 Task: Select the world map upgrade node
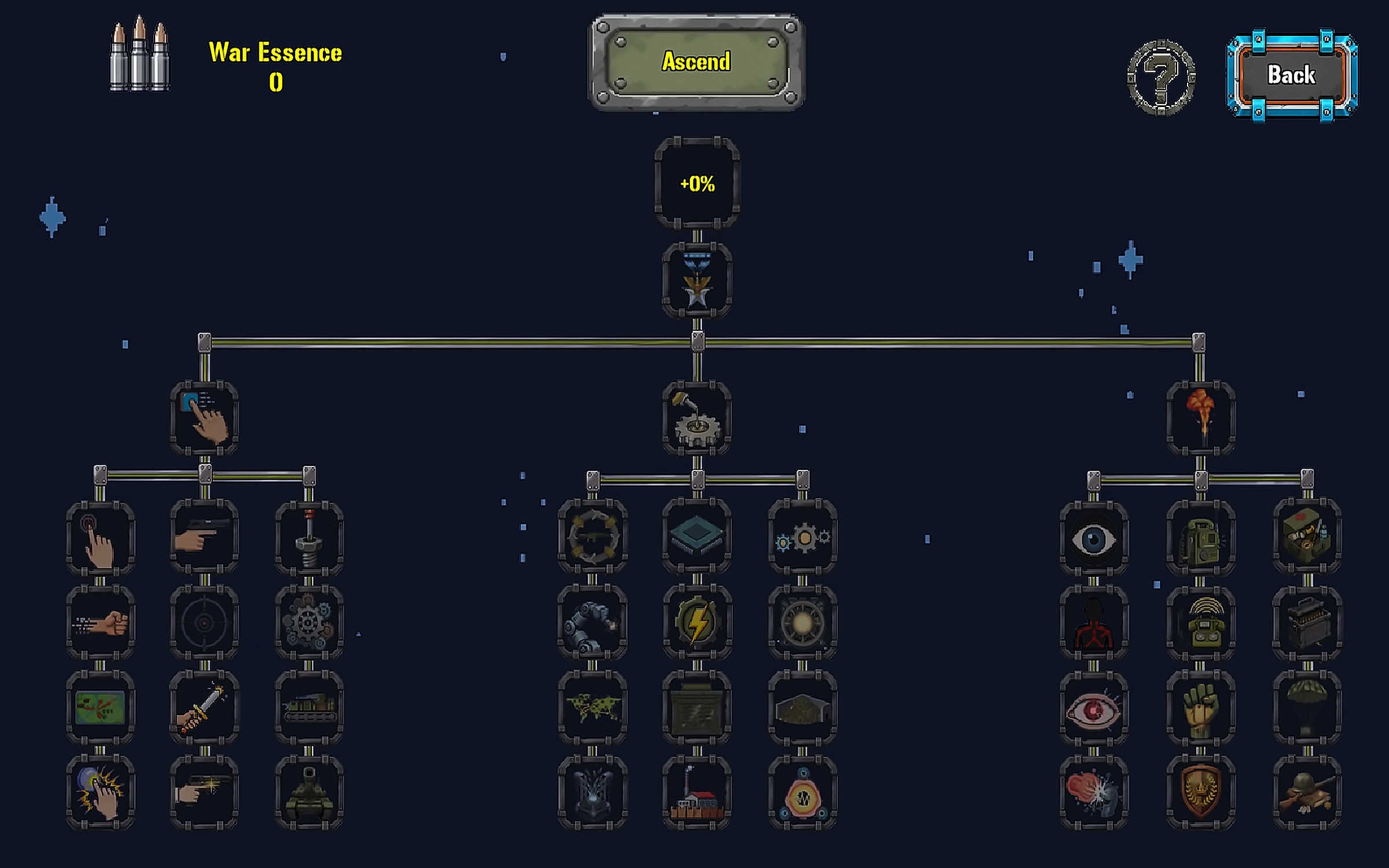tap(592, 708)
